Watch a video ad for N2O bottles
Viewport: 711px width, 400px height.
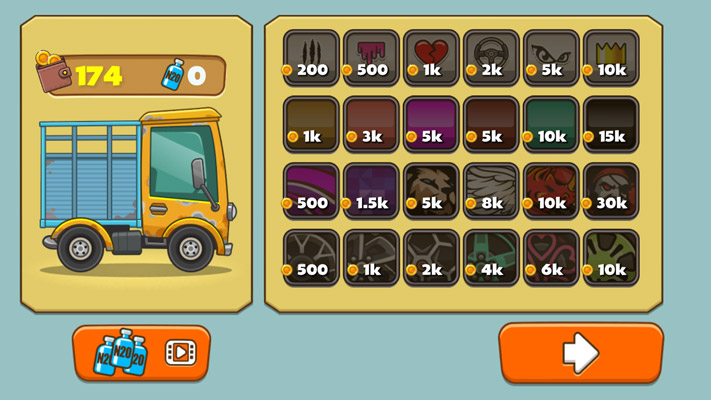[x=141, y=353]
